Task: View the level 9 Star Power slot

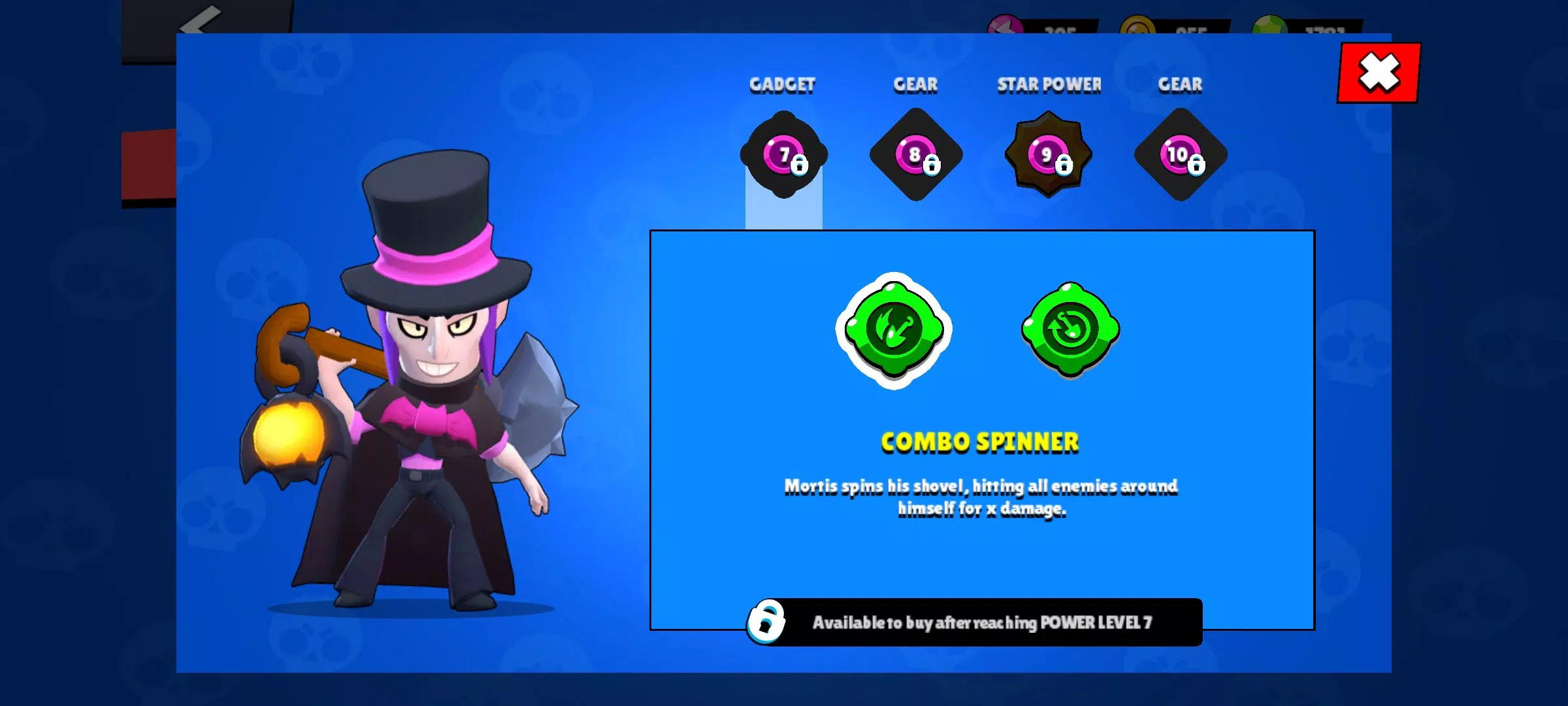Action: (x=1047, y=155)
